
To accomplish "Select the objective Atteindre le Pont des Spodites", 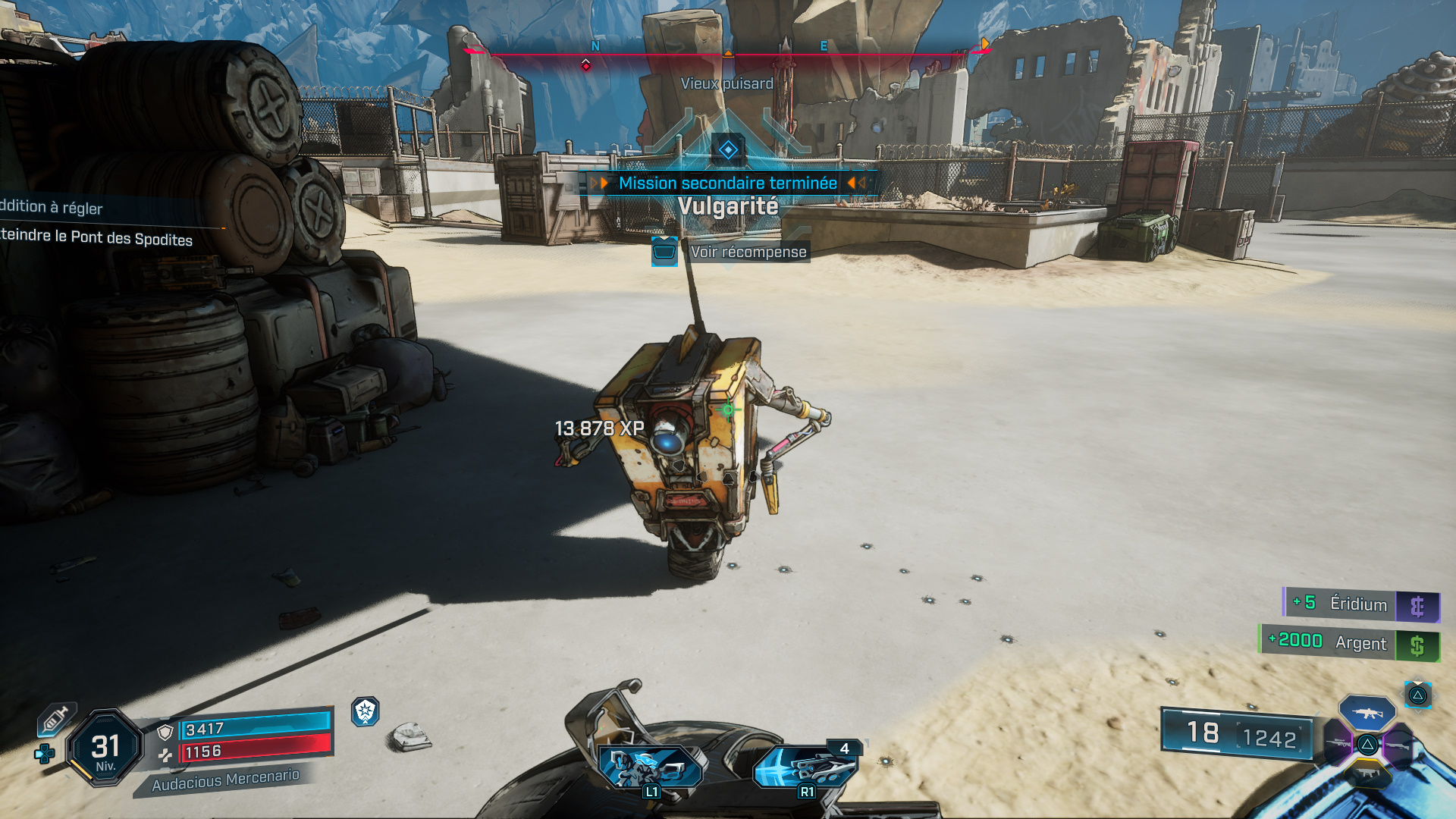I will (96, 240).
